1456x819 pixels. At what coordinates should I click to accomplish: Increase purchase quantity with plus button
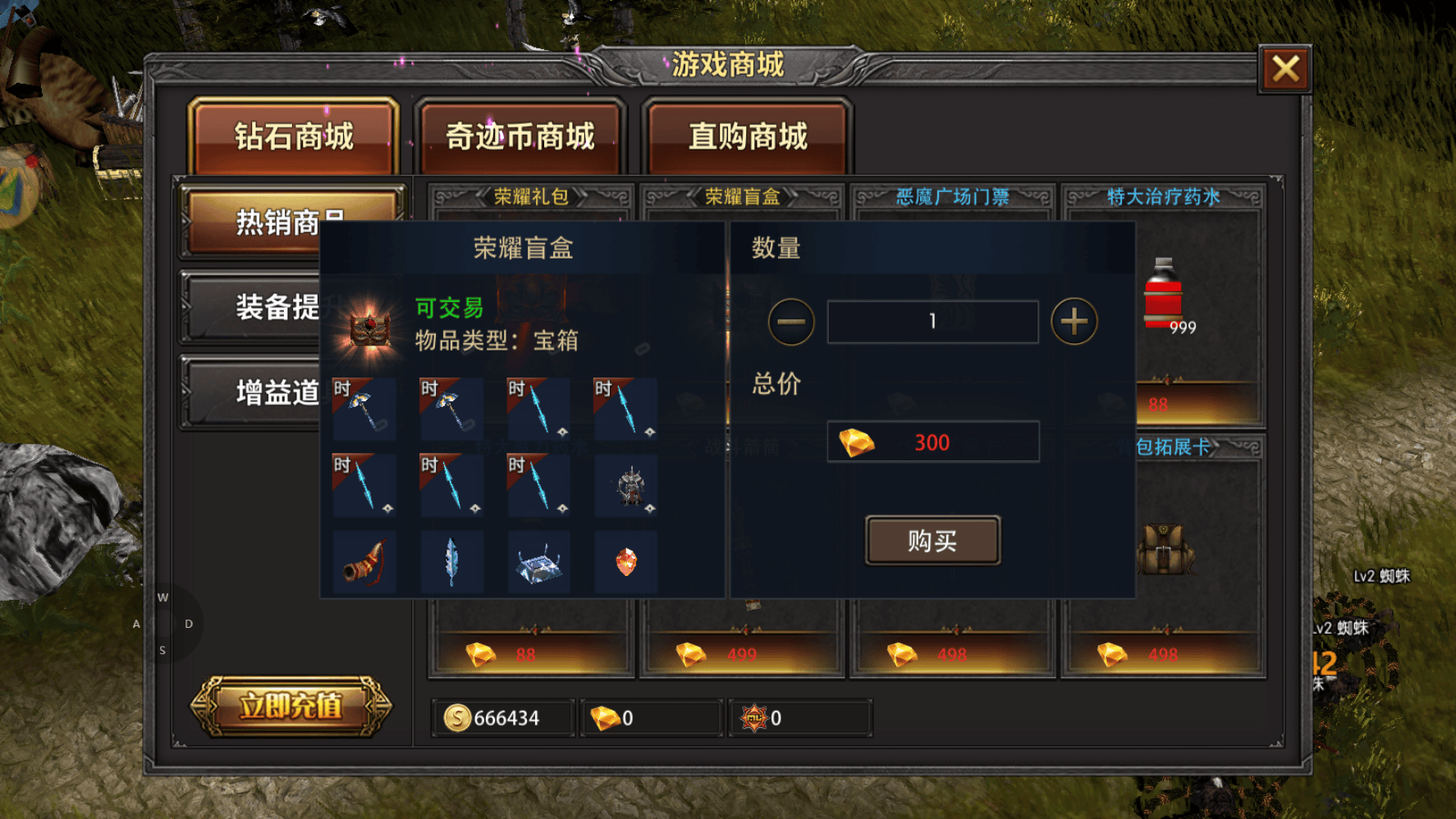coord(1074,322)
